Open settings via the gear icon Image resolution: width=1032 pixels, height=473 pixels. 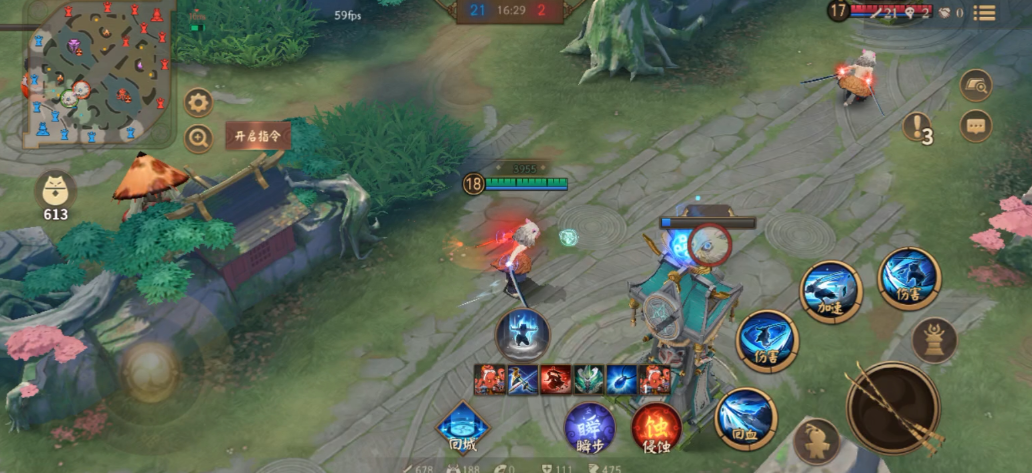click(198, 102)
